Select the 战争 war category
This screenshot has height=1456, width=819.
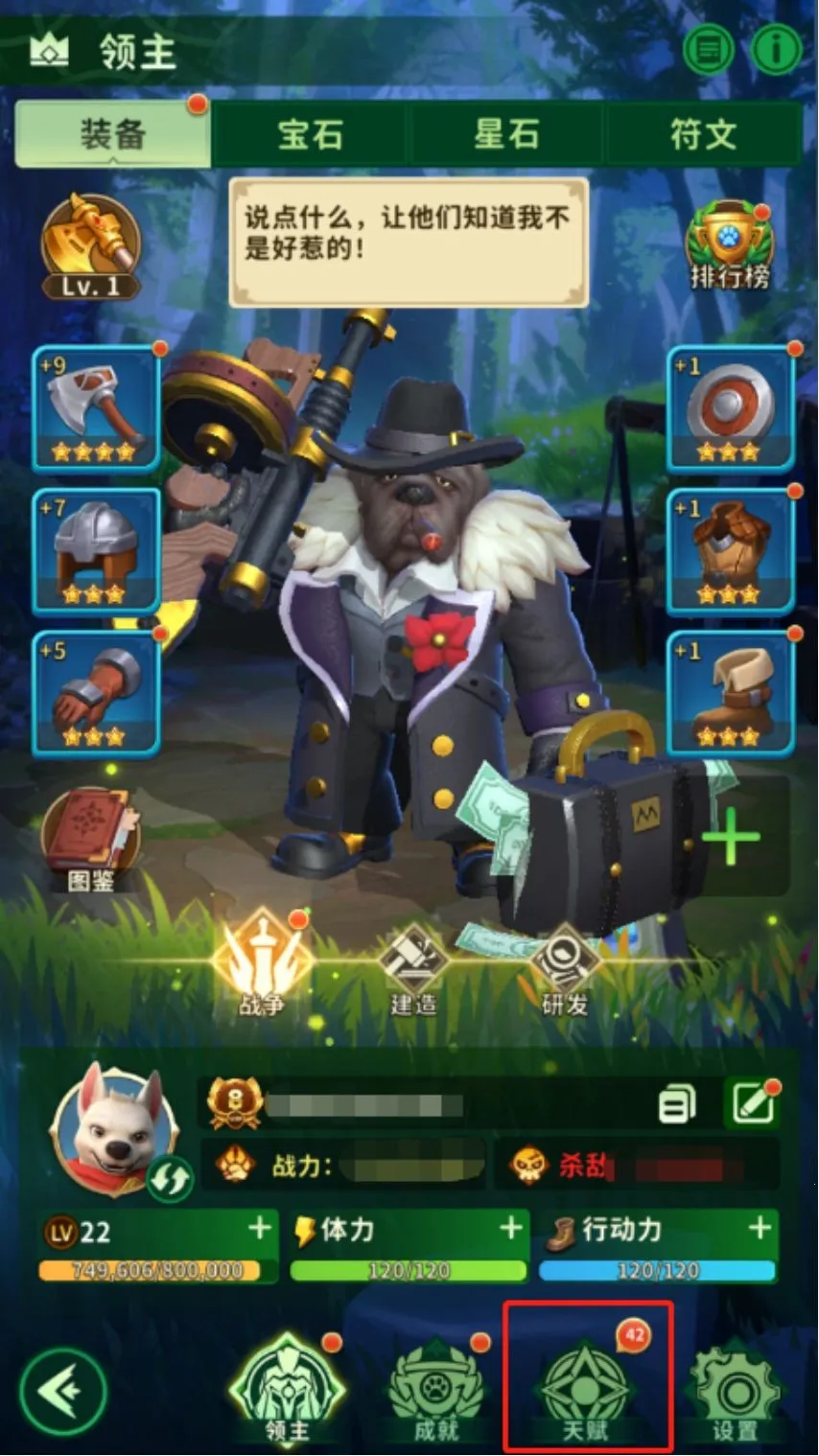point(262,962)
